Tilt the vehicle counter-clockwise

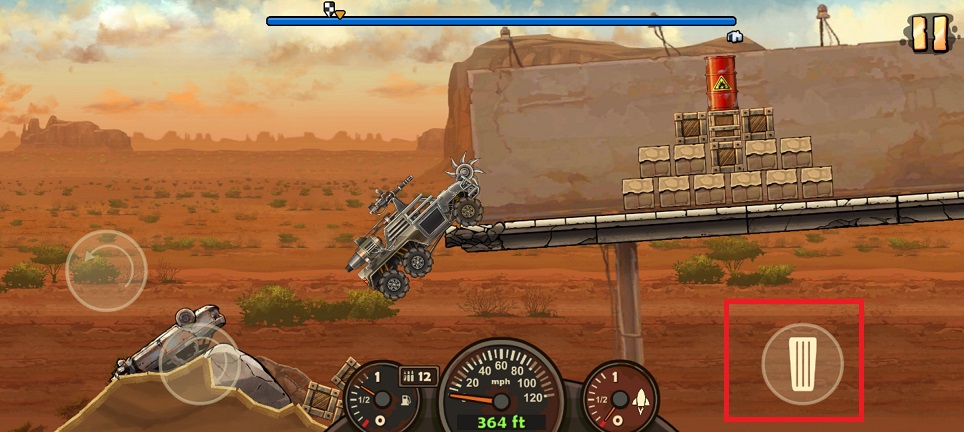[106, 270]
